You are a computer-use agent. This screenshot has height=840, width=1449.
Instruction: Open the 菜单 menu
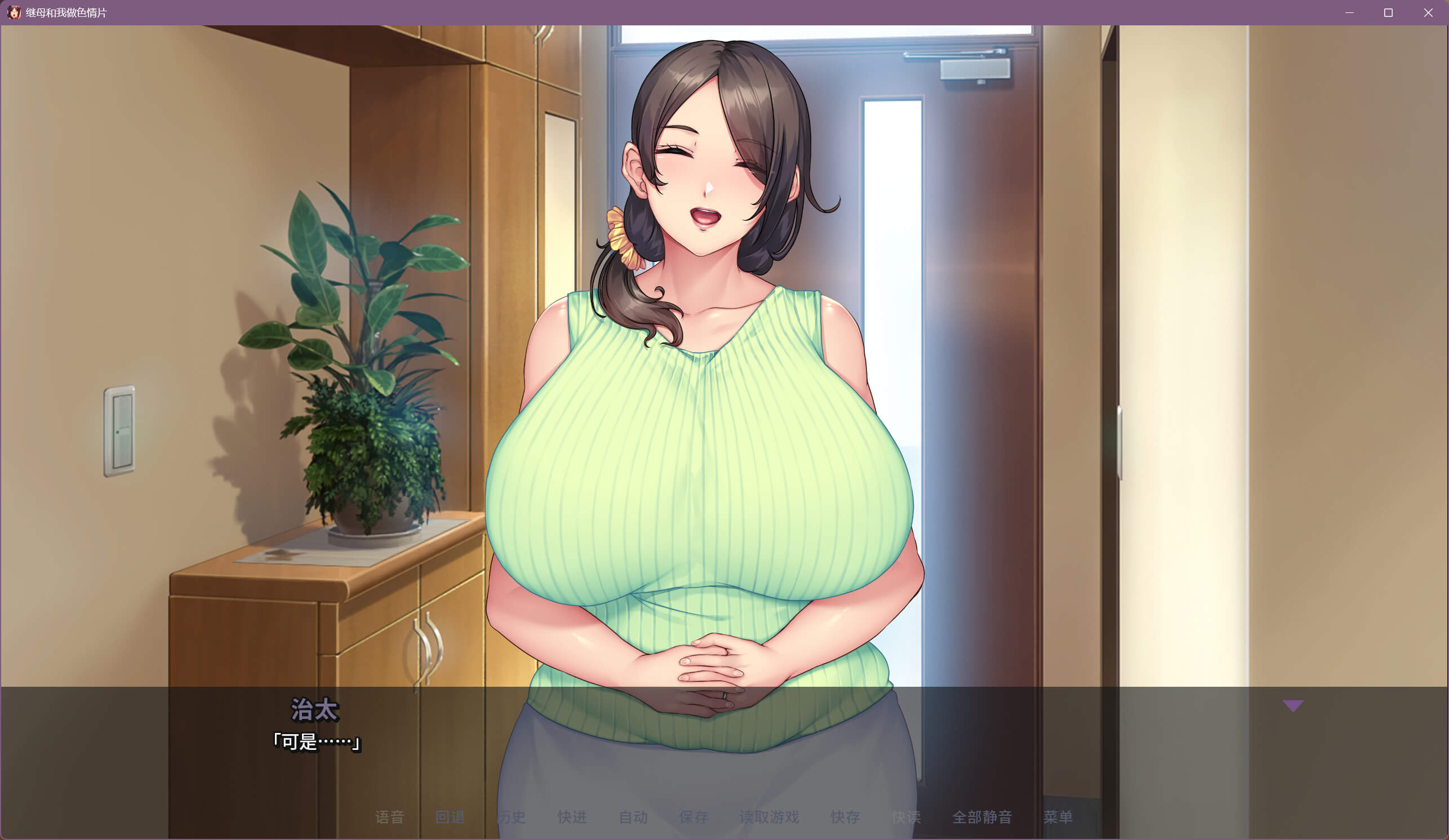point(1058,817)
